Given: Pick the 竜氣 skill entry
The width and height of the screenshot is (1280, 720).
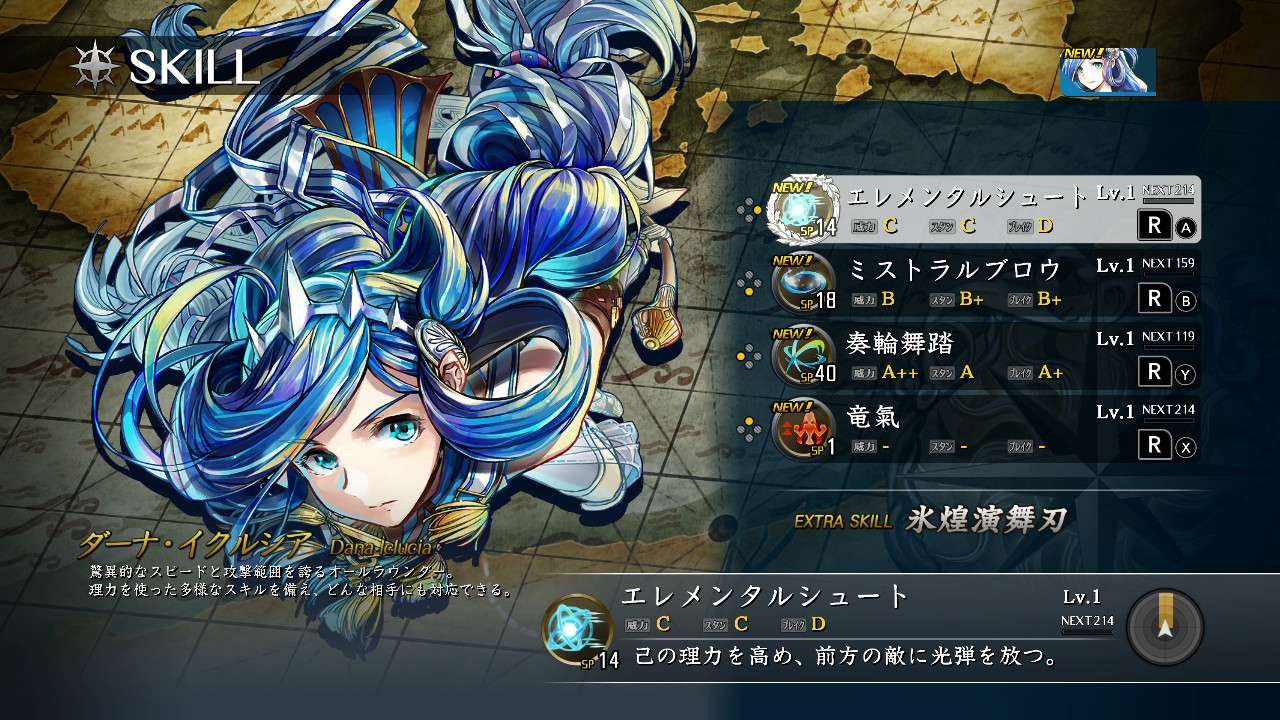Looking at the screenshot, I should pos(983,430).
